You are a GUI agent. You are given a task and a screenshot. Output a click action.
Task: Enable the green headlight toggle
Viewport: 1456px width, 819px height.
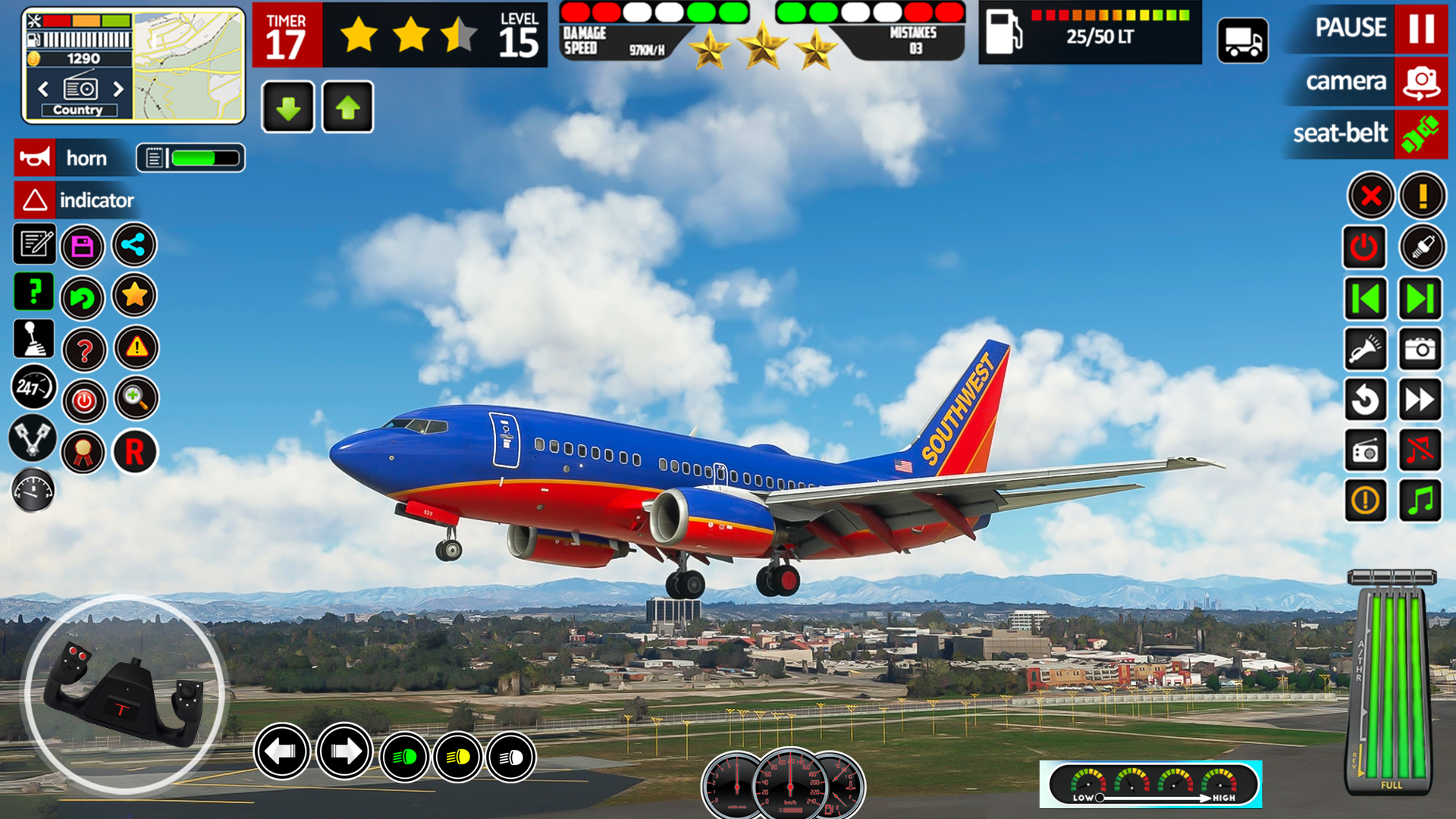pos(404,758)
